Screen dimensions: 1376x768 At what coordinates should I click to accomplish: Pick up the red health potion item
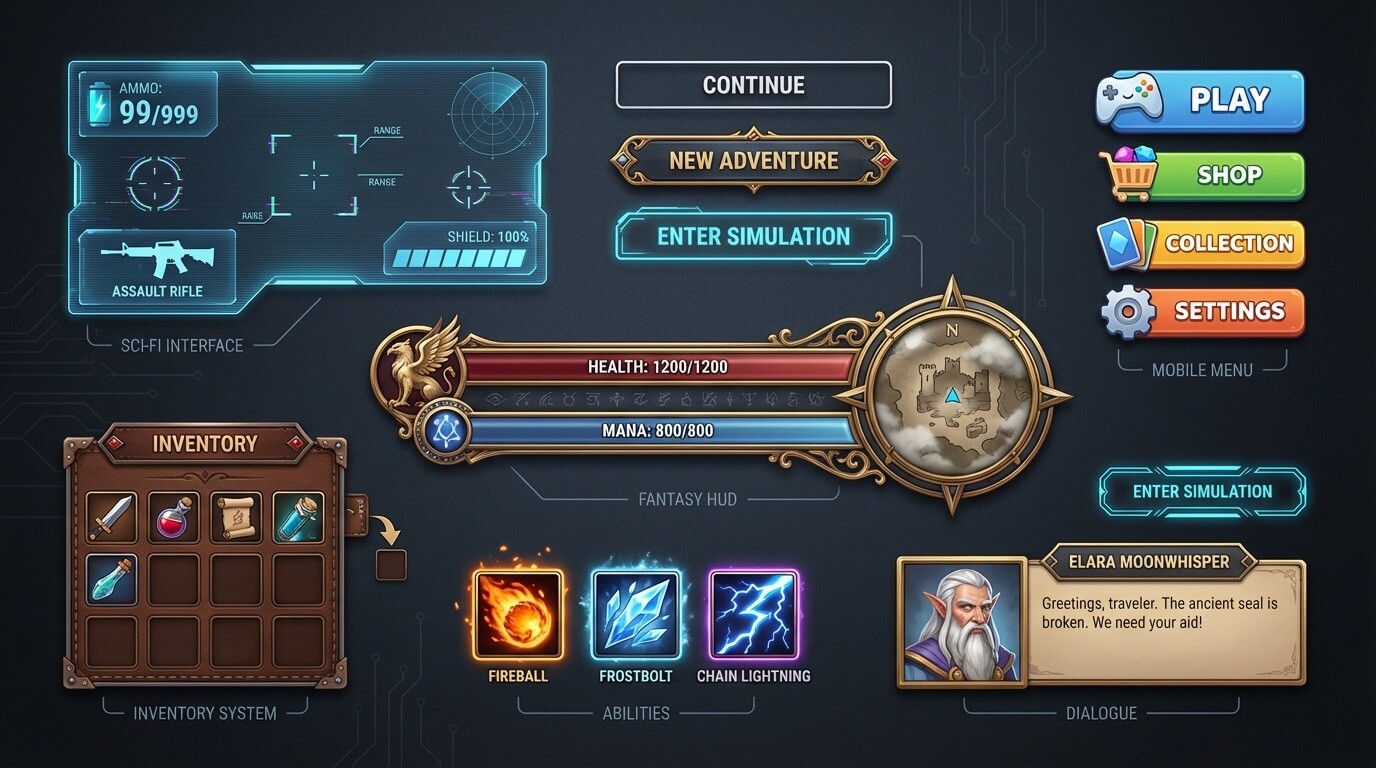(x=172, y=516)
